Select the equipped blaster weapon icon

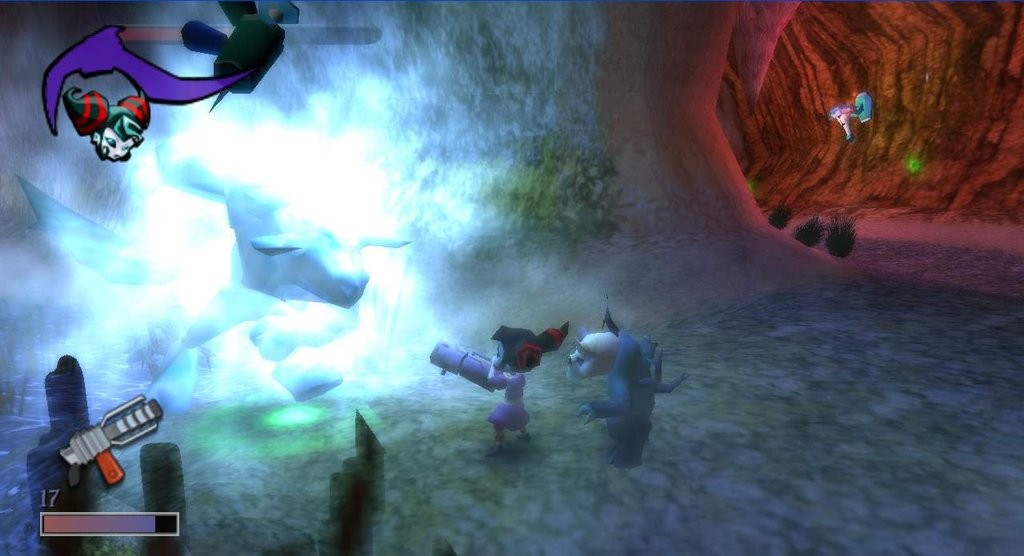[x=109, y=438]
